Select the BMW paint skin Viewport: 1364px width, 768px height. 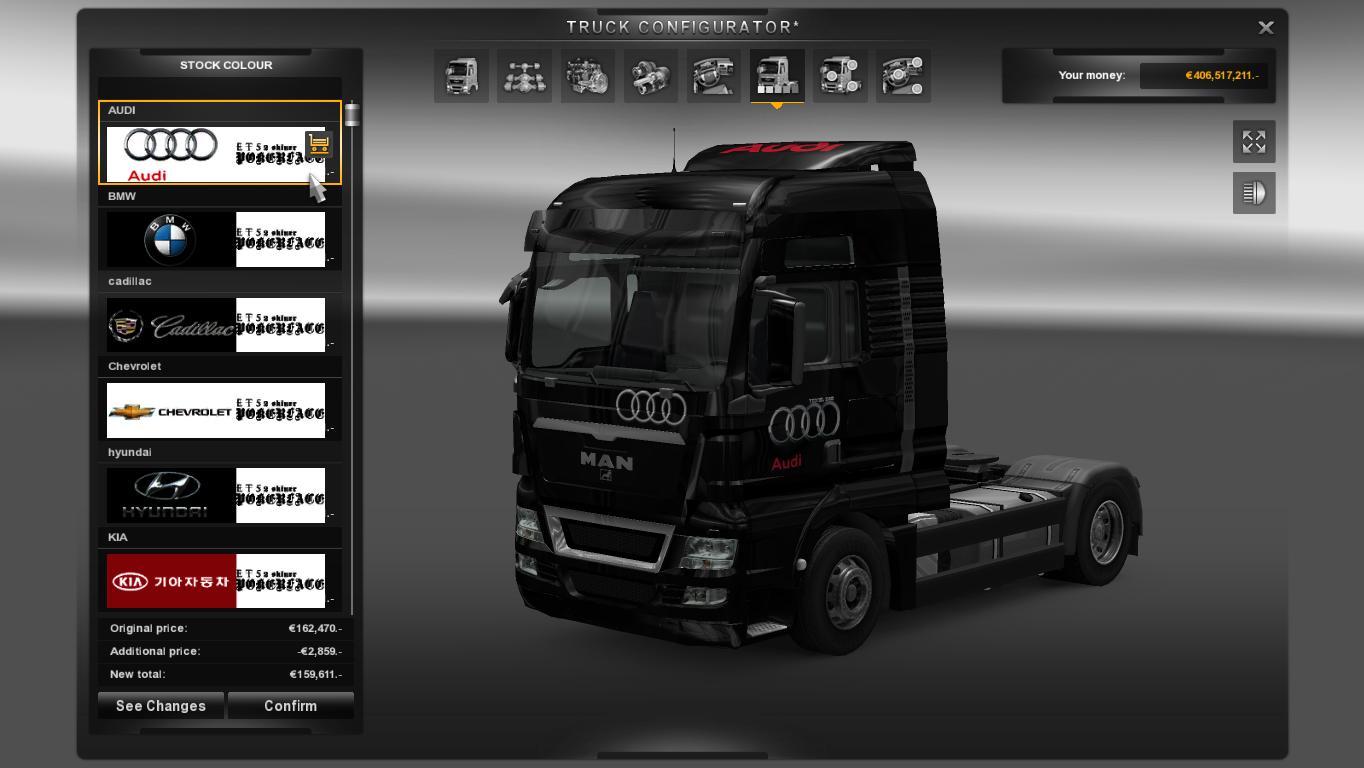pyautogui.click(x=216, y=240)
